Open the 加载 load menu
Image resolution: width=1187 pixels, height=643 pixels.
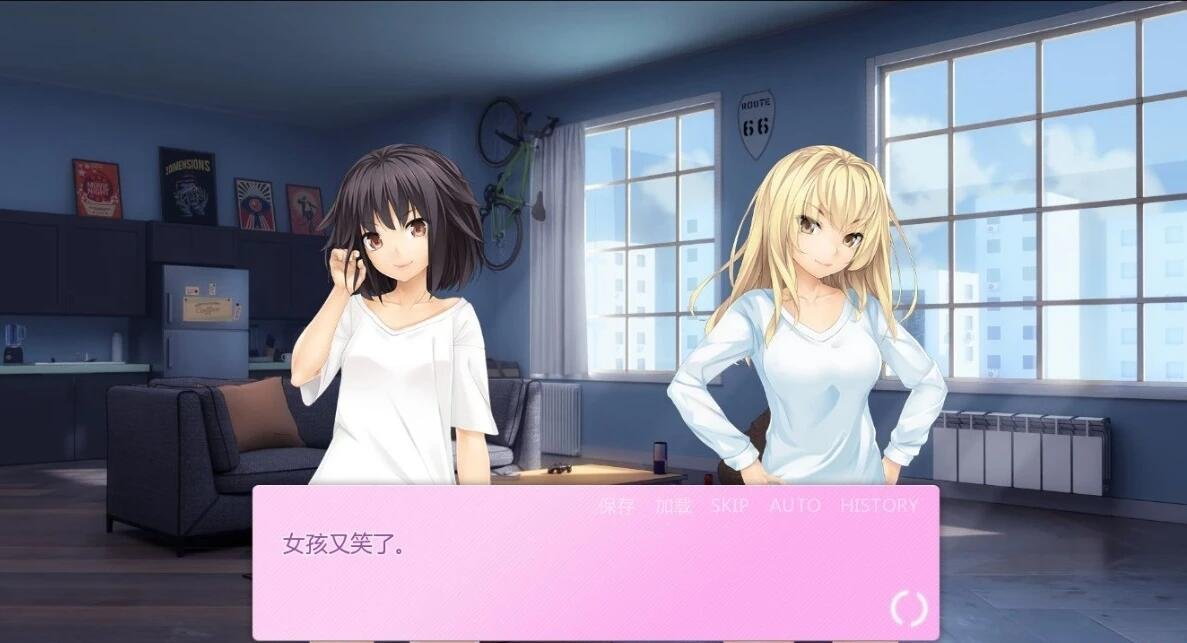point(673,506)
